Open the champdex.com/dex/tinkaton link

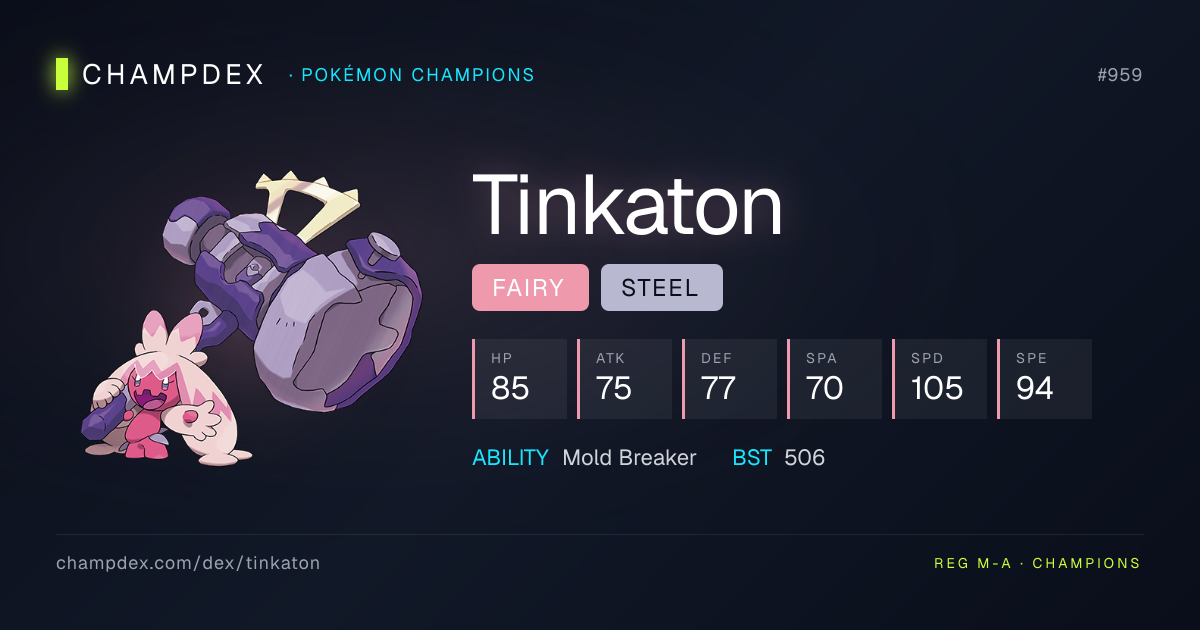point(188,563)
